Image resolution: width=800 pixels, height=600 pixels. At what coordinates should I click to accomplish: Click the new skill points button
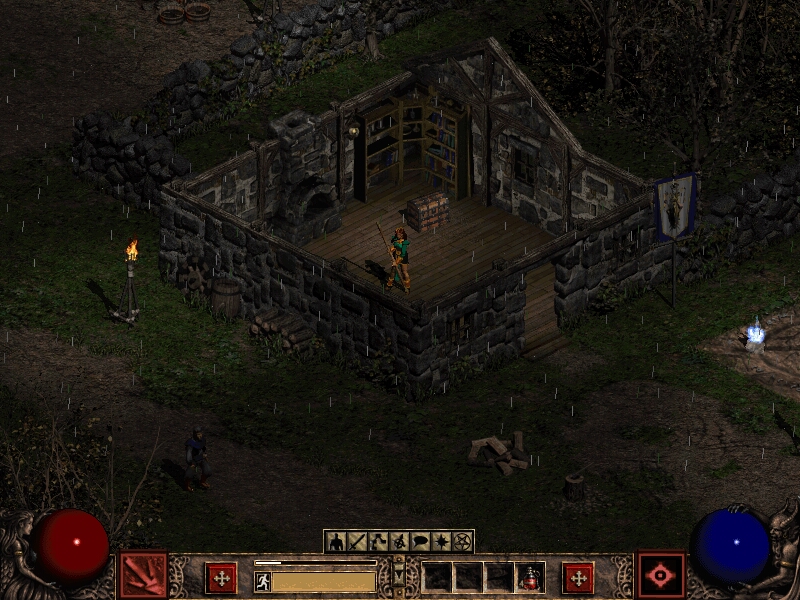578,577
